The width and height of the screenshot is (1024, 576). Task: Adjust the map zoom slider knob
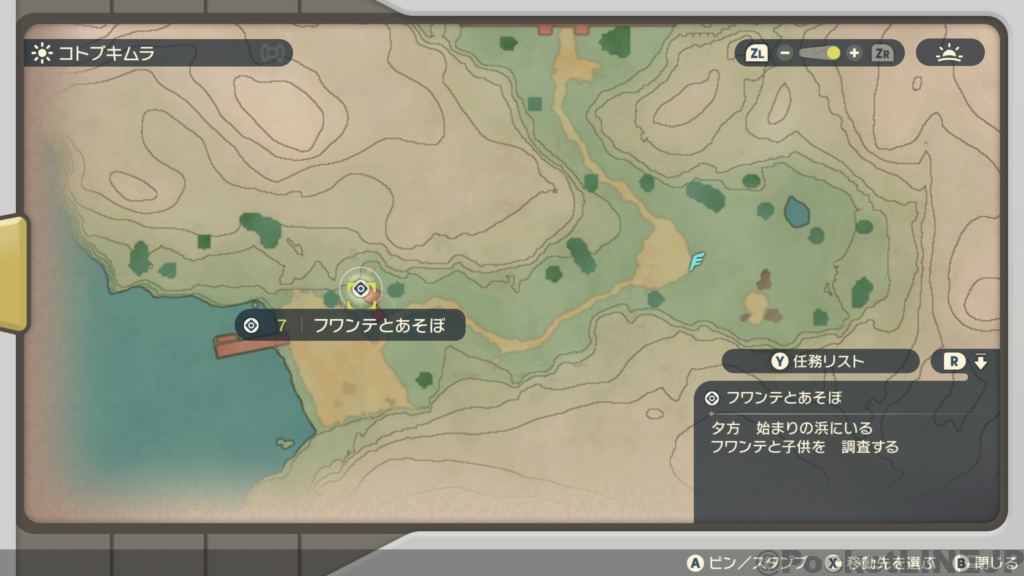tap(832, 53)
